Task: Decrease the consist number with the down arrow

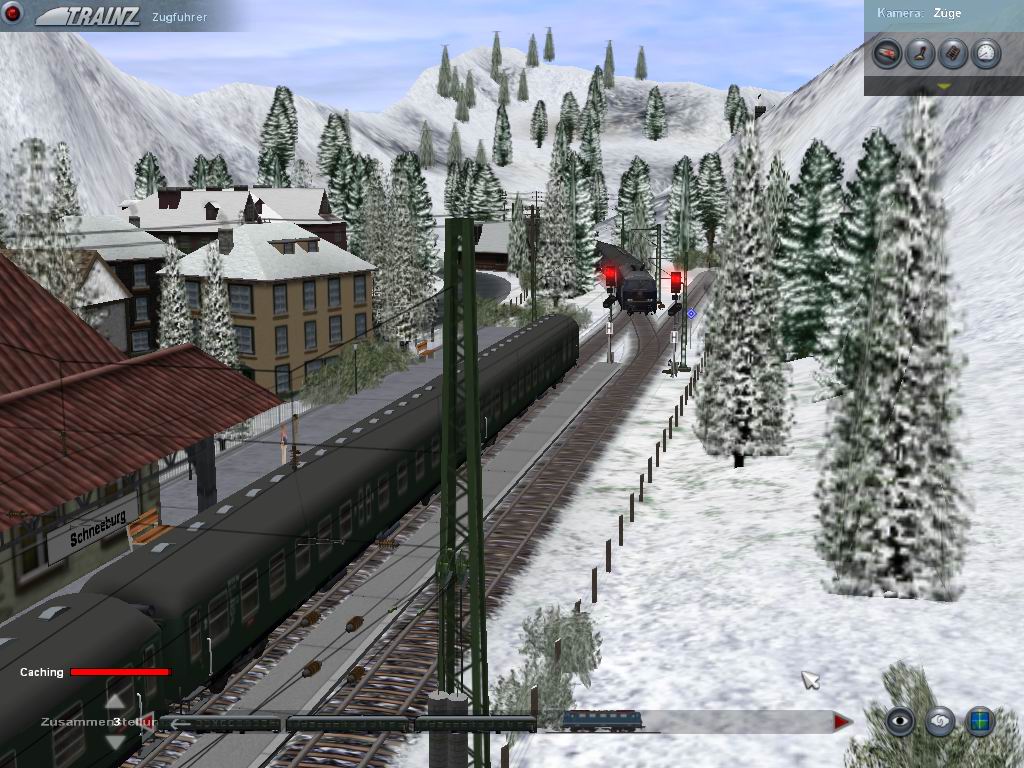Action: pos(117,740)
